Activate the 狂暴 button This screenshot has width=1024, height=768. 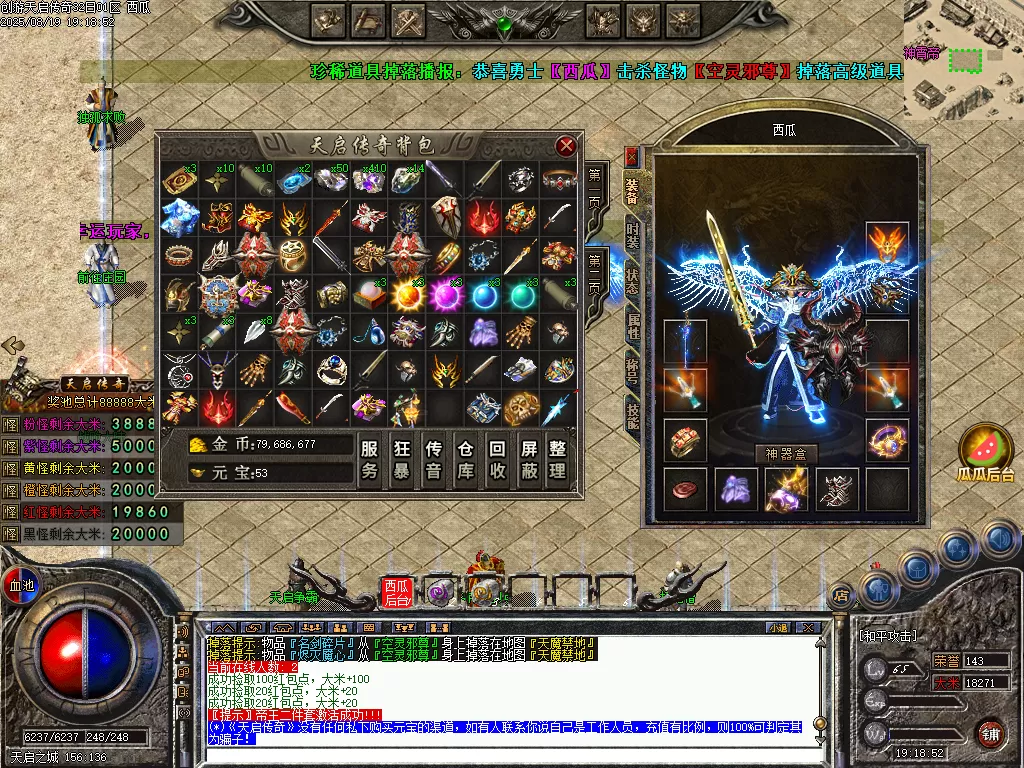click(402, 459)
